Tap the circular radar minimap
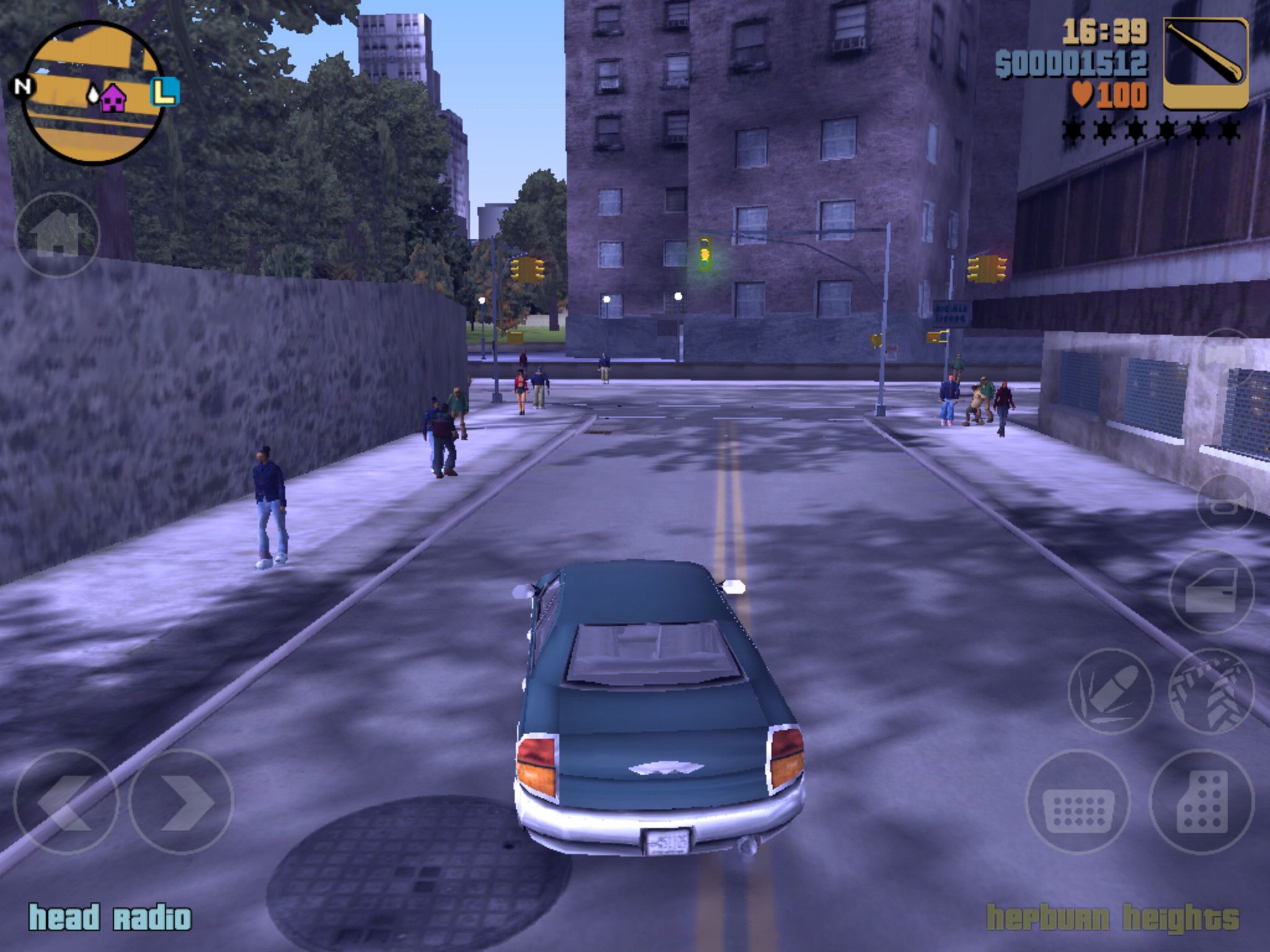Screen dimensions: 1270x952 [x=93, y=93]
